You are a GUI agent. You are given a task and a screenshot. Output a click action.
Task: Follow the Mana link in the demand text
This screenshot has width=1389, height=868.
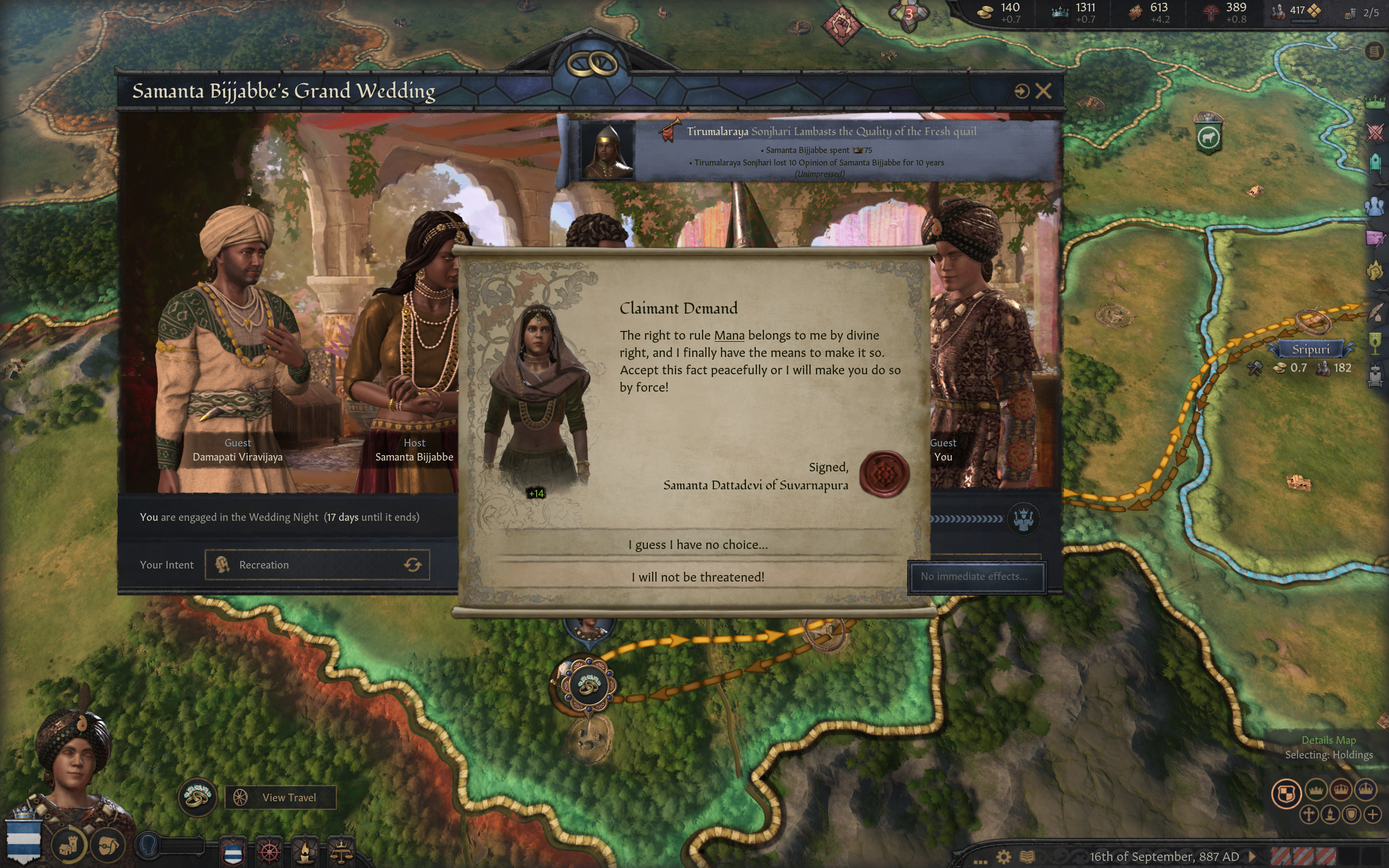coord(728,335)
